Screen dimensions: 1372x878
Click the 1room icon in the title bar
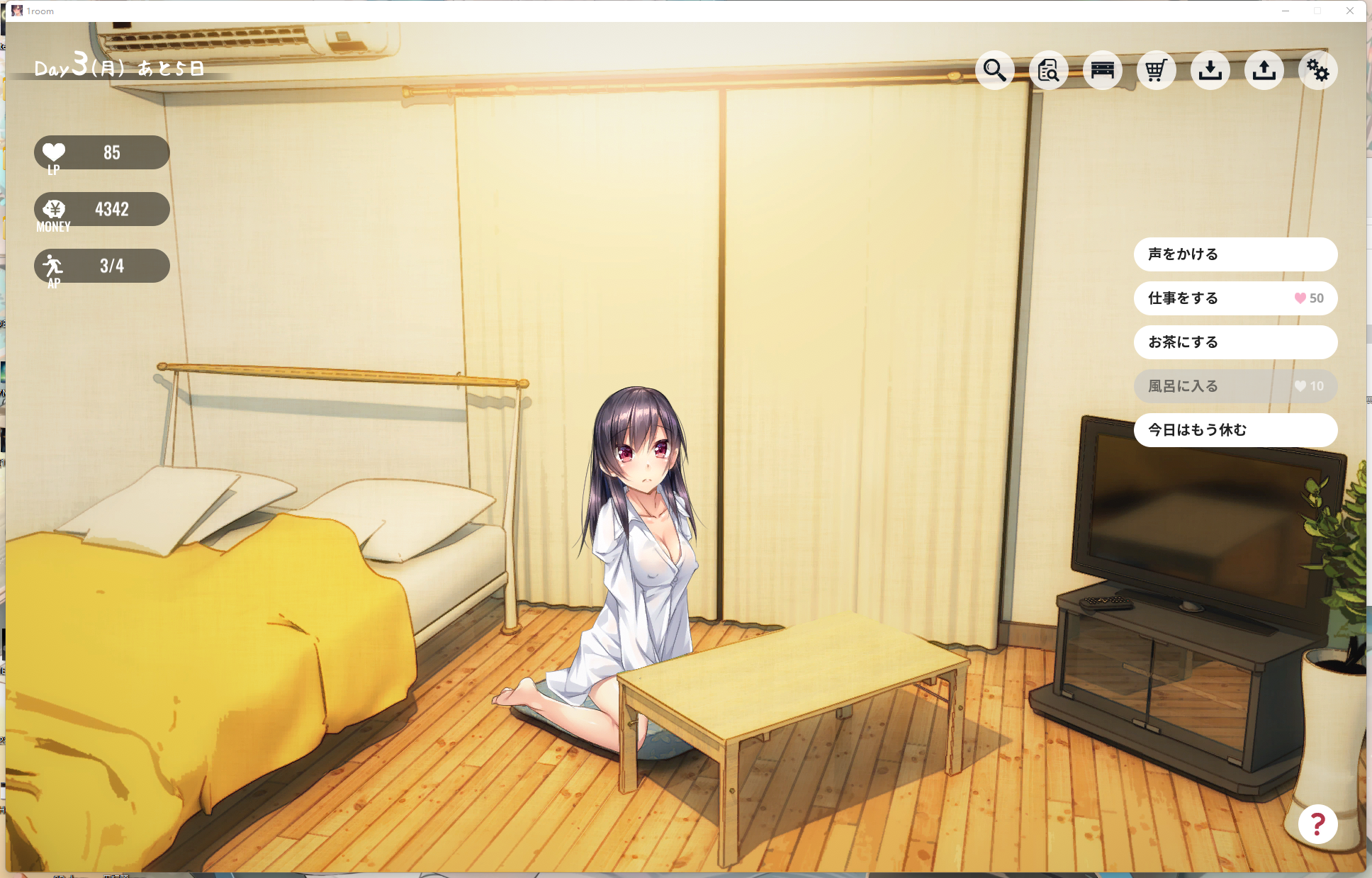(x=17, y=11)
